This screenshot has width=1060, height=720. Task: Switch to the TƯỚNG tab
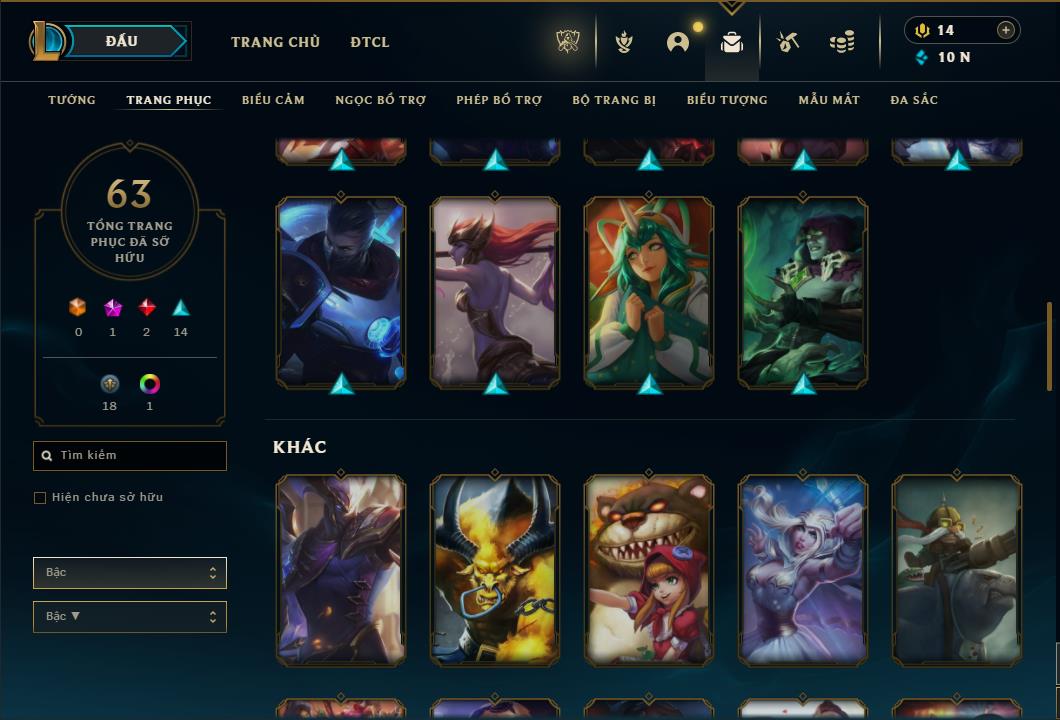point(72,100)
